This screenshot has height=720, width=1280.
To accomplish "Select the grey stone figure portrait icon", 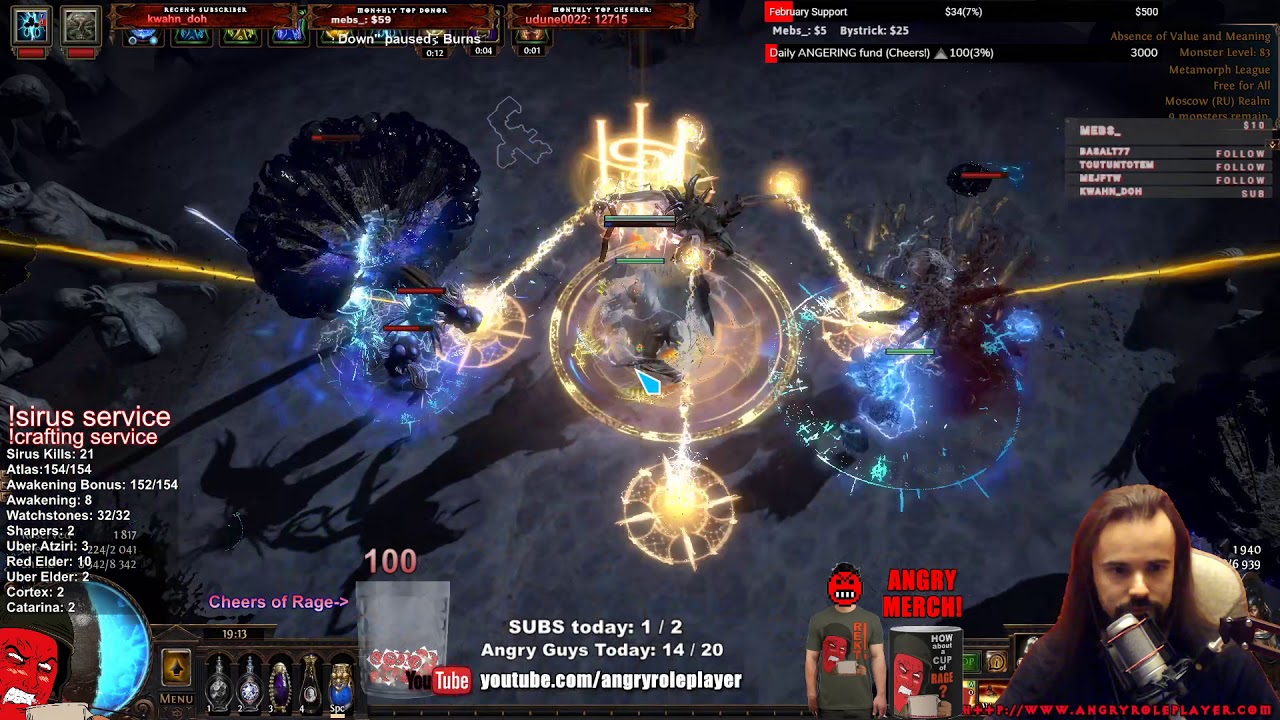I will point(80,25).
